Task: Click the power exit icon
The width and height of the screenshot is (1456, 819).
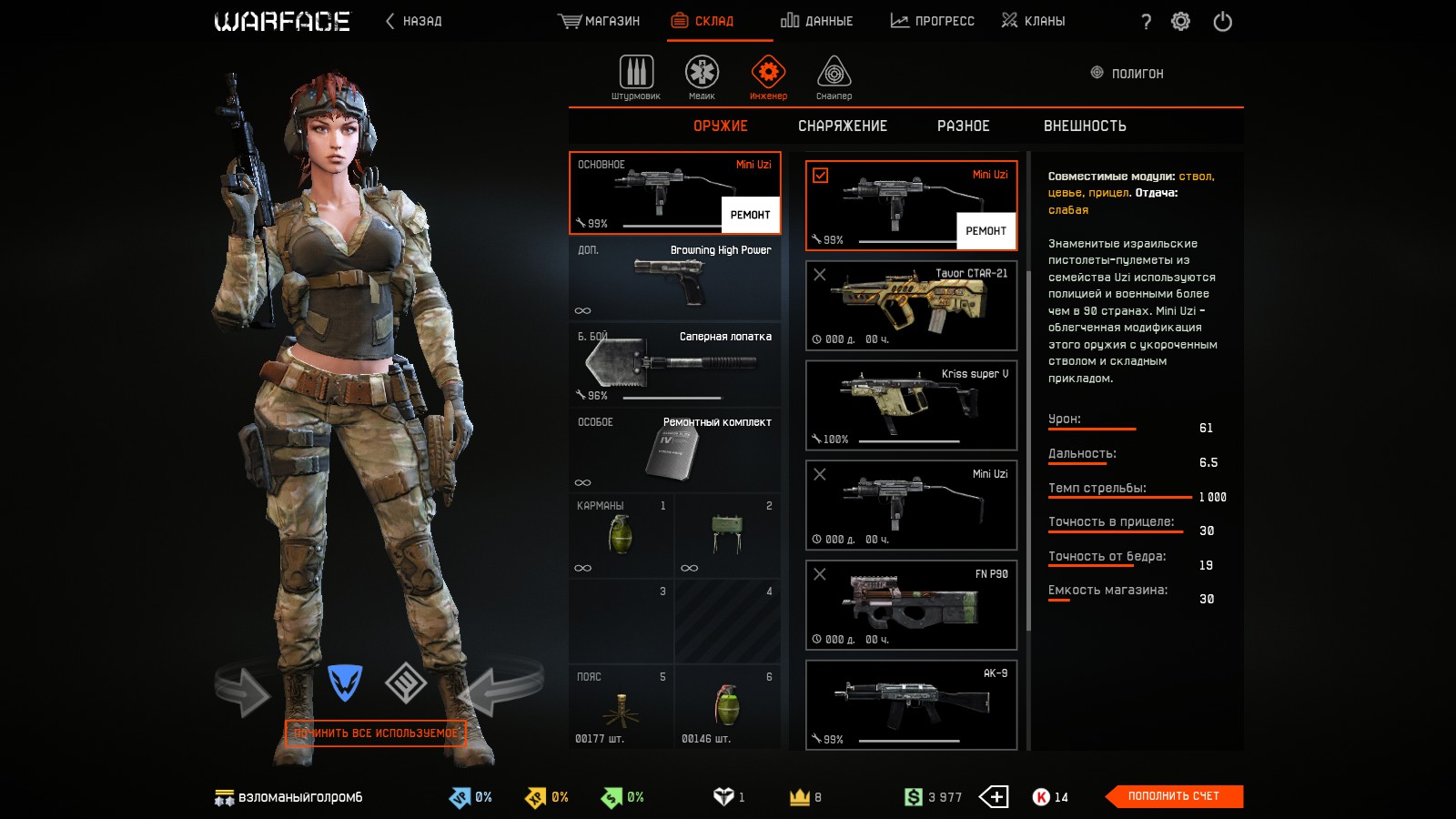Action: 1222,21
